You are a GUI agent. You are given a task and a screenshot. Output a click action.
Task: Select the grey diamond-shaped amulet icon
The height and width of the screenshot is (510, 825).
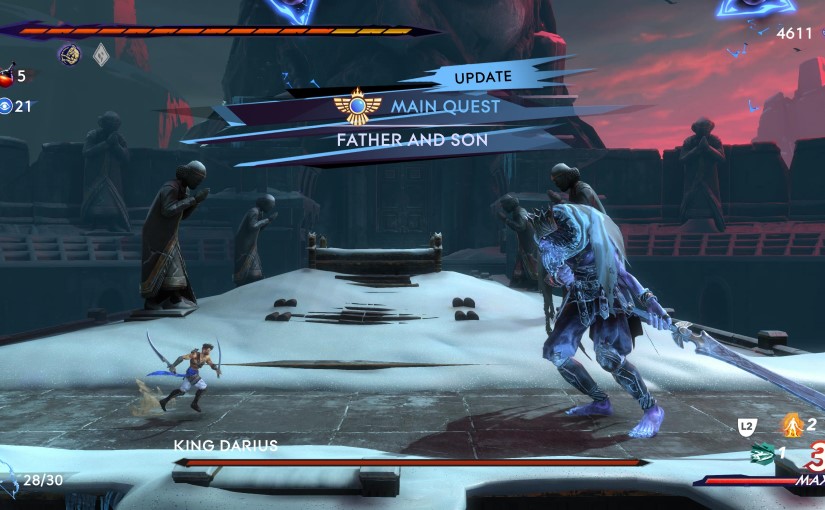click(101, 55)
